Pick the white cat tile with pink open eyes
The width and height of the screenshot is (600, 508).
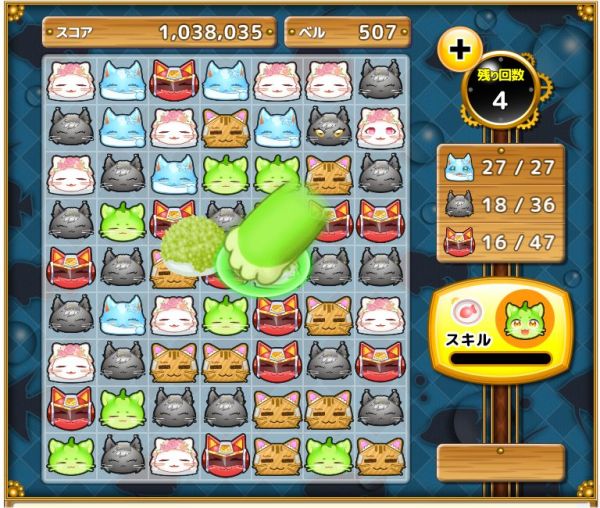380,127
